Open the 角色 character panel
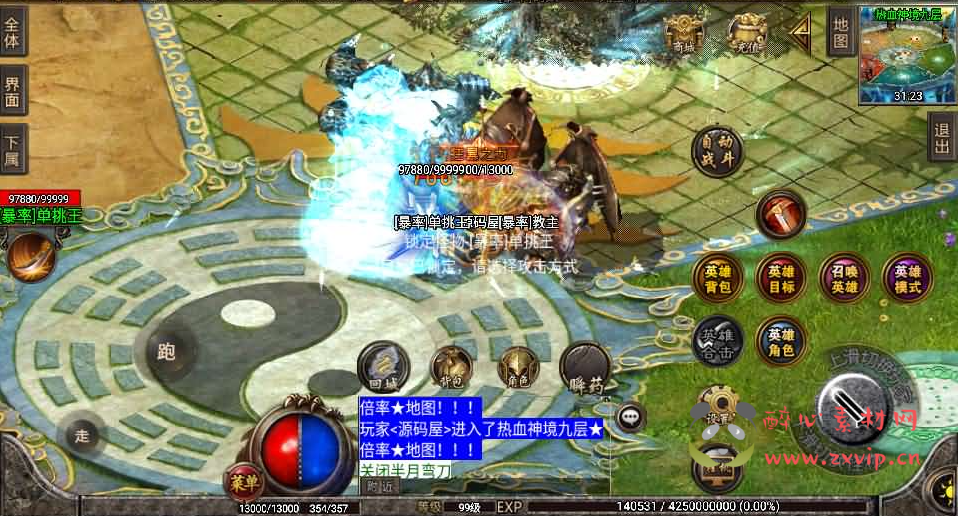The image size is (958, 516). (518, 368)
